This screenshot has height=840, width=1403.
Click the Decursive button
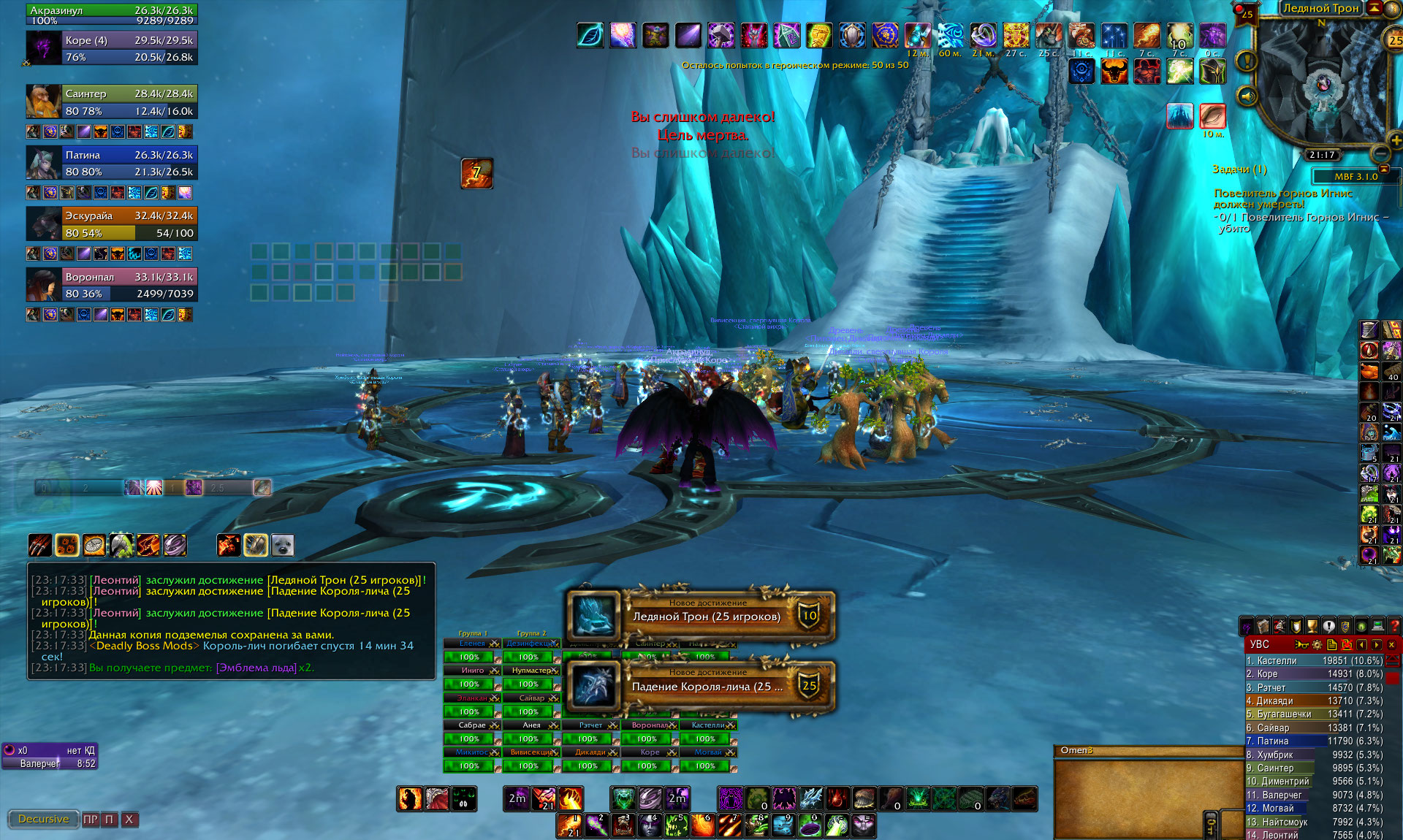[x=43, y=820]
